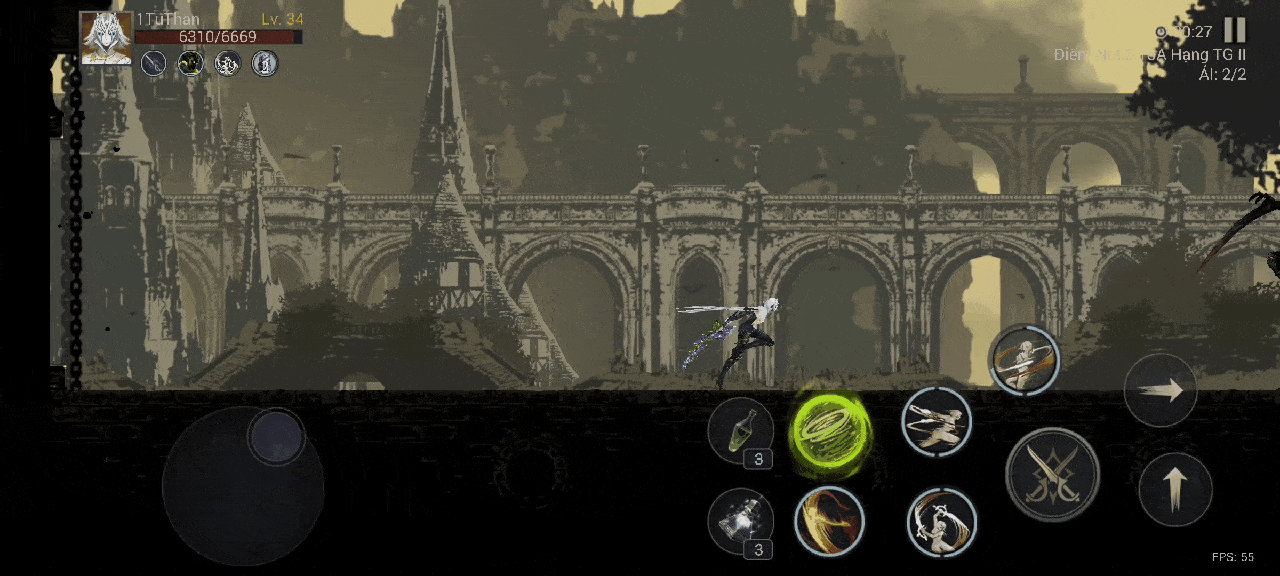Tap the crossed swords attack button
Image resolution: width=1280 pixels, height=576 pixels.
tap(1052, 474)
